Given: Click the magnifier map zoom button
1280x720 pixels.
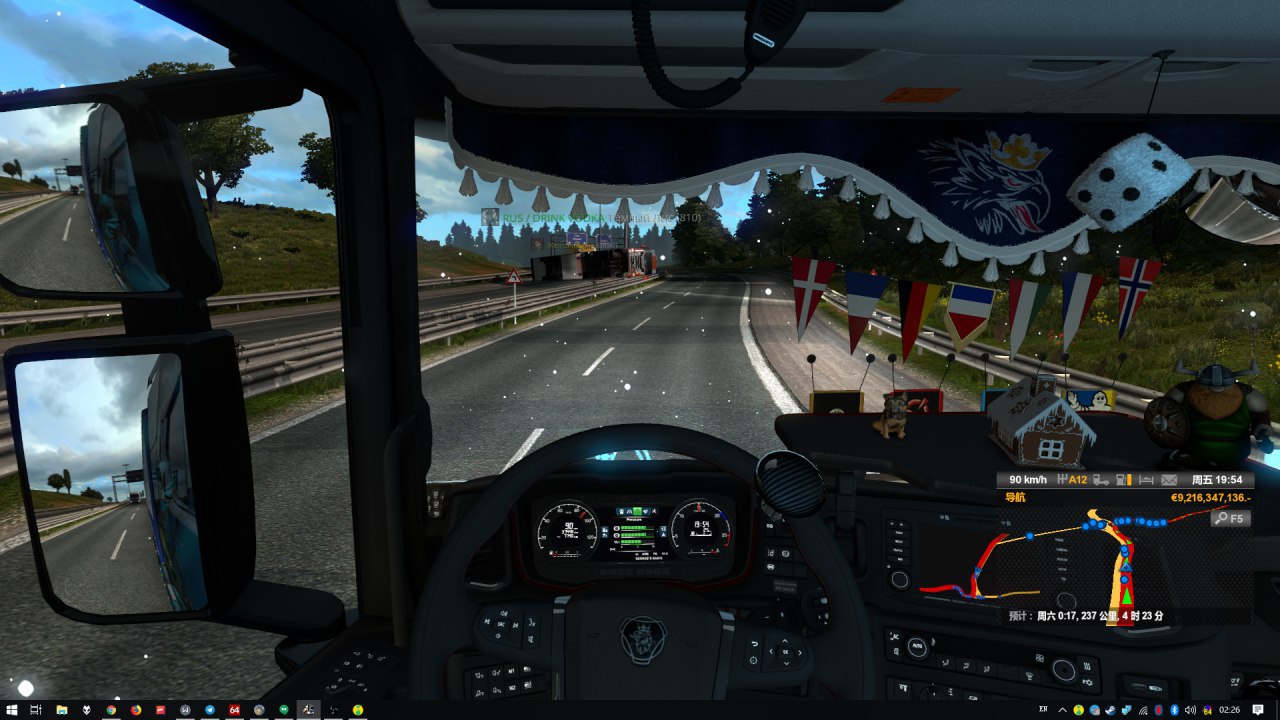Looking at the screenshot, I should tap(1229, 518).
